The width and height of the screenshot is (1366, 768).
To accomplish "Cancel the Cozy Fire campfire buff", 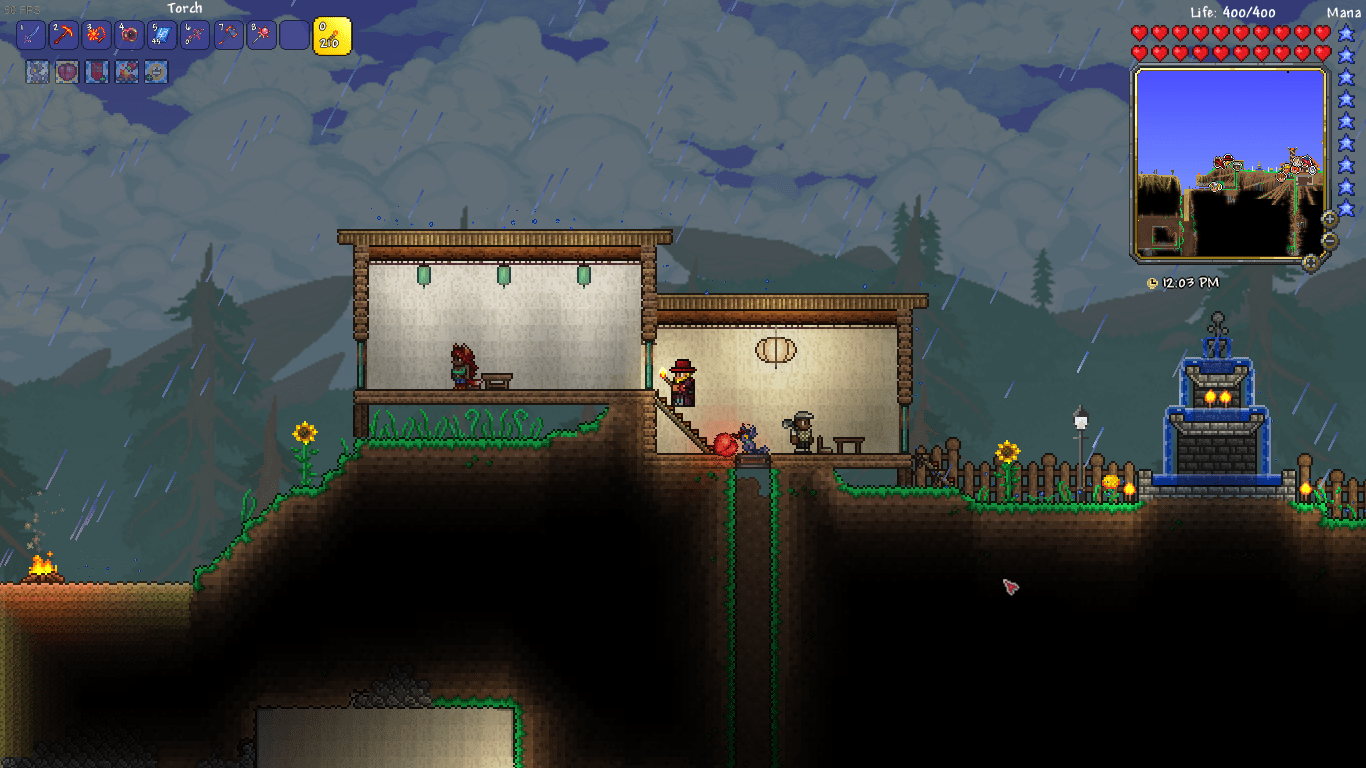I will coord(126,72).
